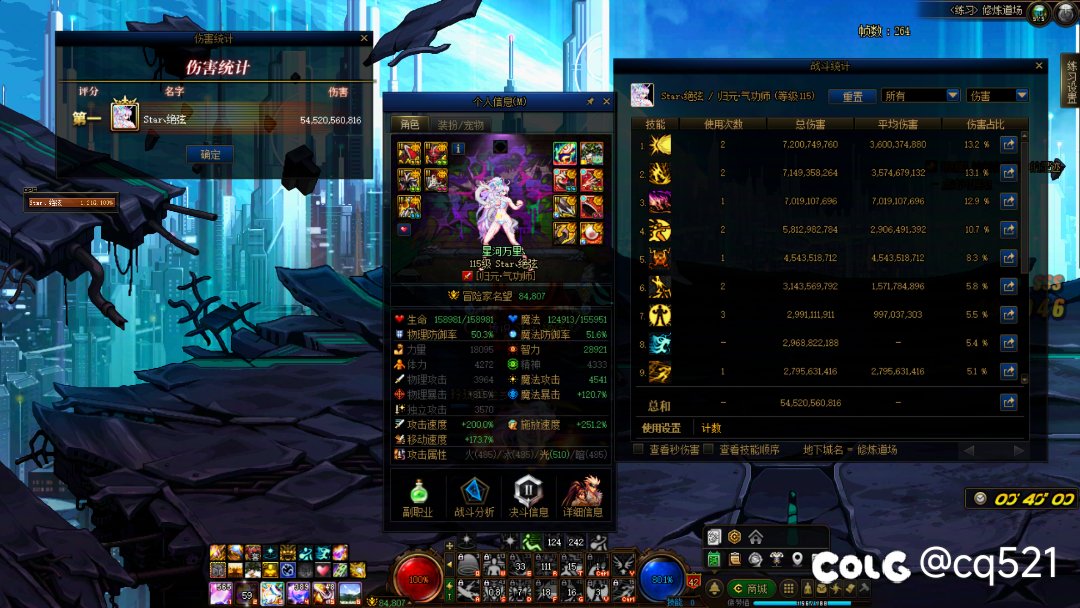Open the 练习设置 side tab
The width and height of the screenshot is (1080, 608).
point(1071,81)
